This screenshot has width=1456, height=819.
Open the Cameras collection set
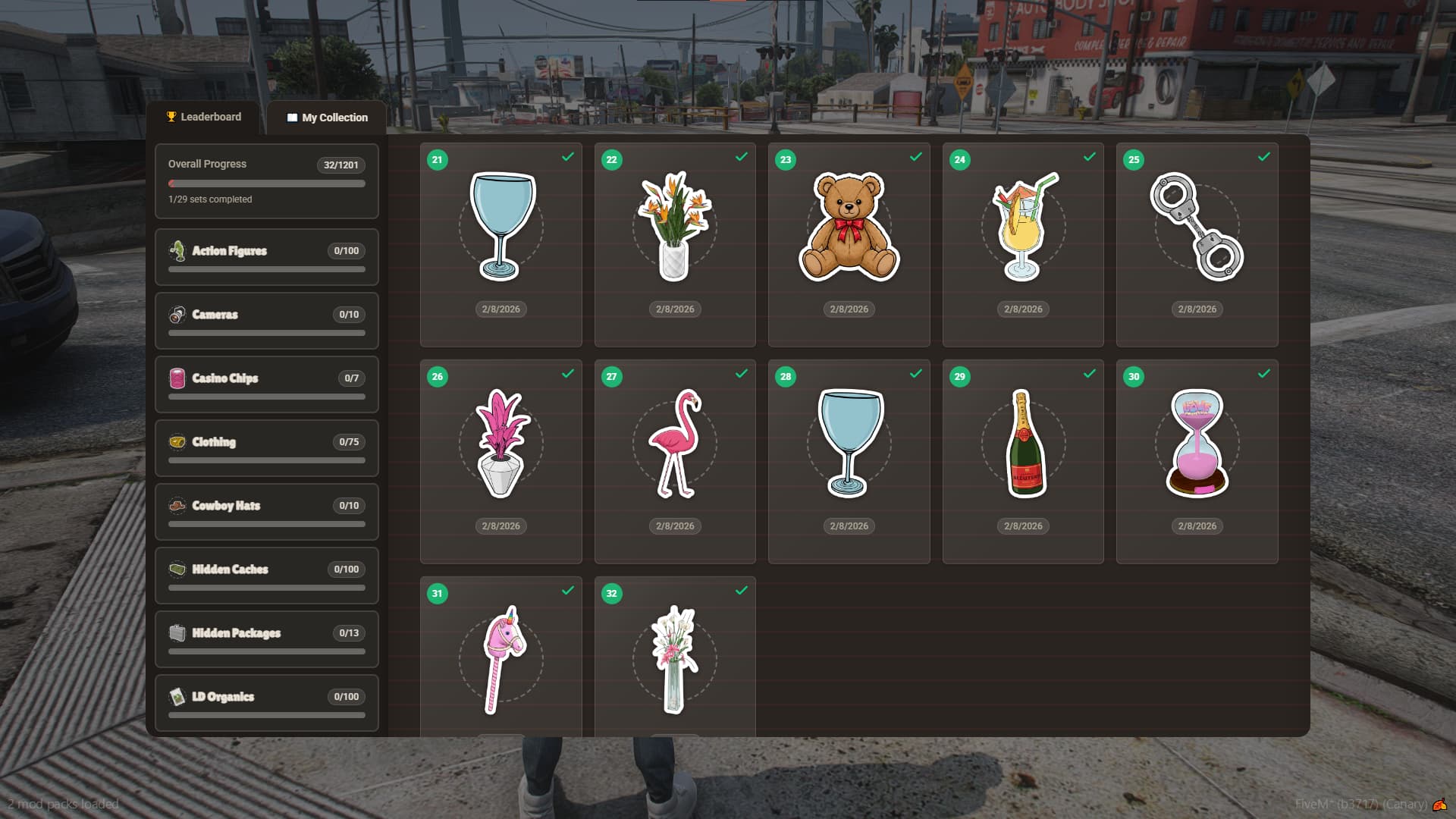point(266,321)
